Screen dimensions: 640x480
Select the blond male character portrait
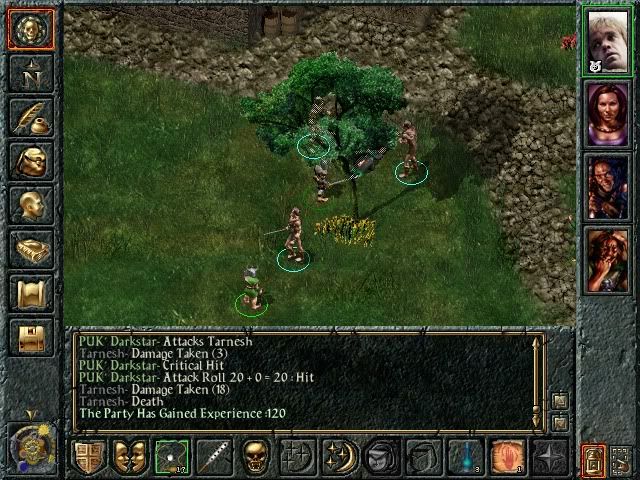coord(608,40)
